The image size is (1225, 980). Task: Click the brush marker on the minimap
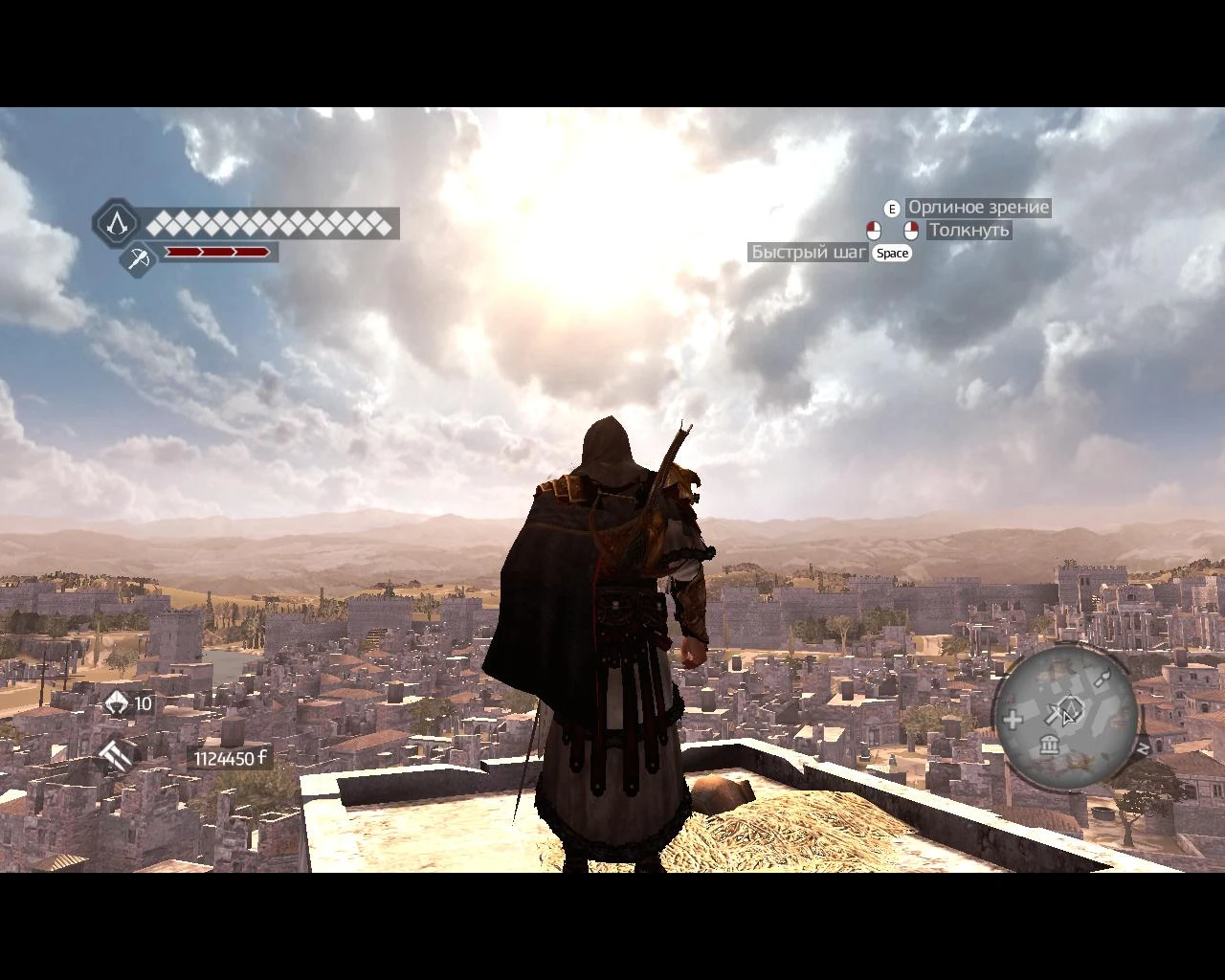click(1103, 677)
